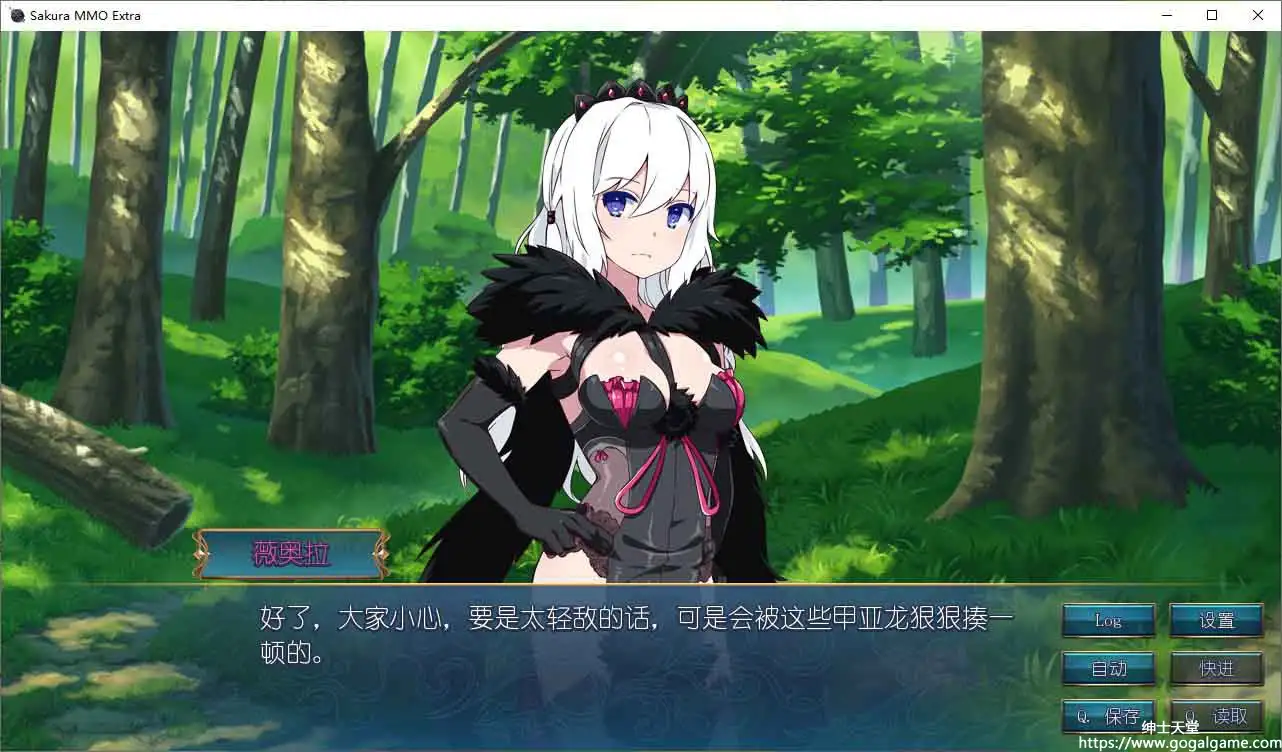Viewport: 1282px width, 752px height.
Task: Enable 自动 auto-advance mode
Action: point(1107,668)
